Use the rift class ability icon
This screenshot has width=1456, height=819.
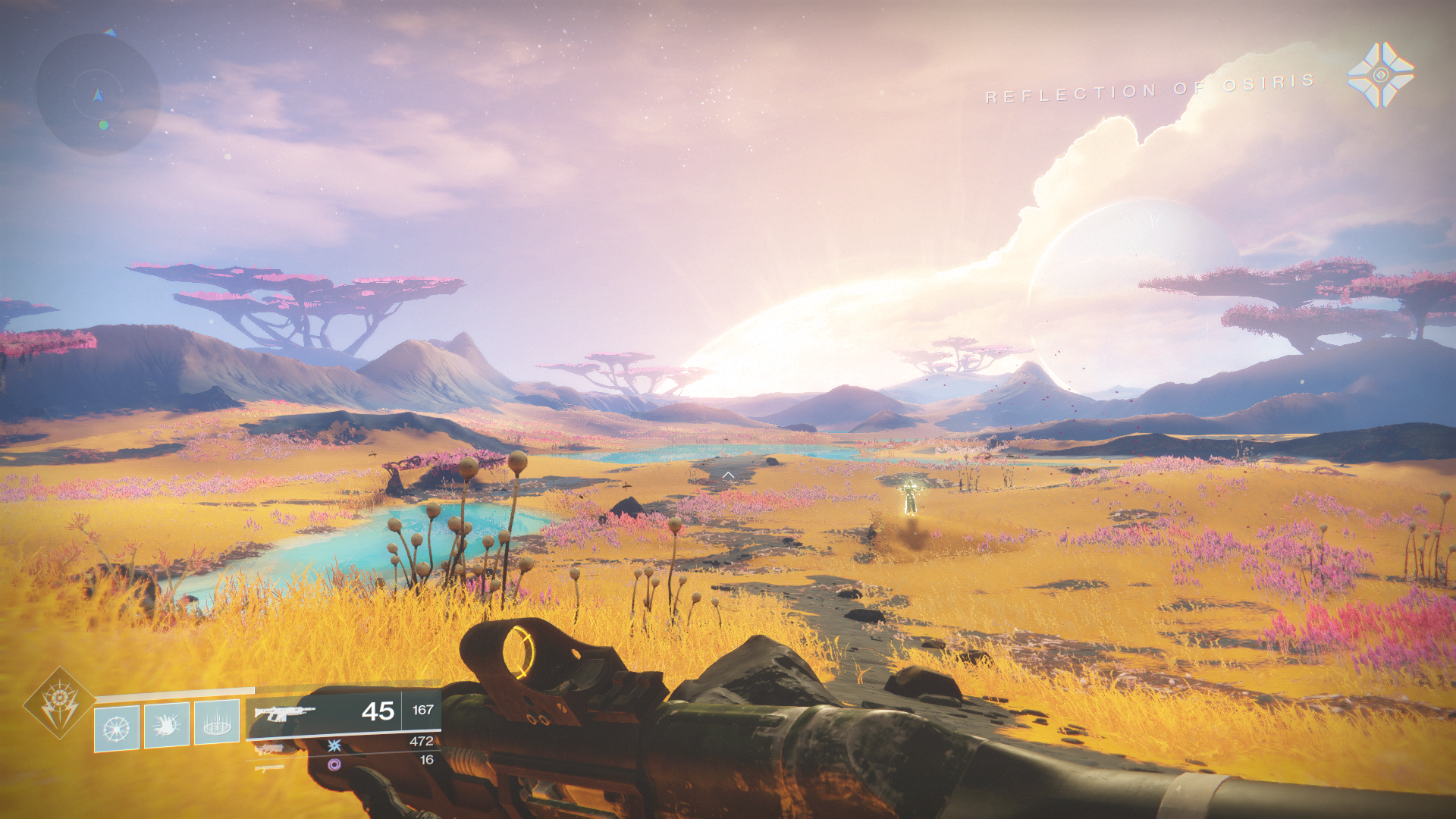(x=217, y=722)
